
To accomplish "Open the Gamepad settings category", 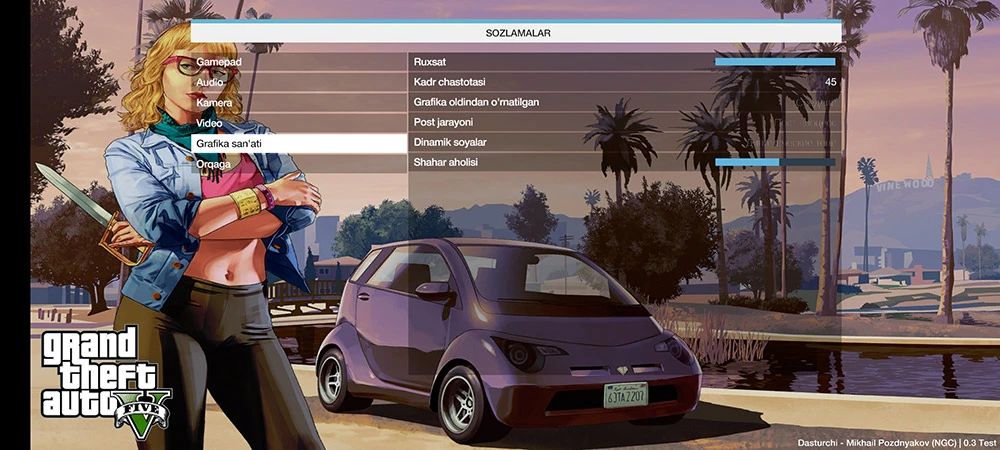I will (x=298, y=62).
